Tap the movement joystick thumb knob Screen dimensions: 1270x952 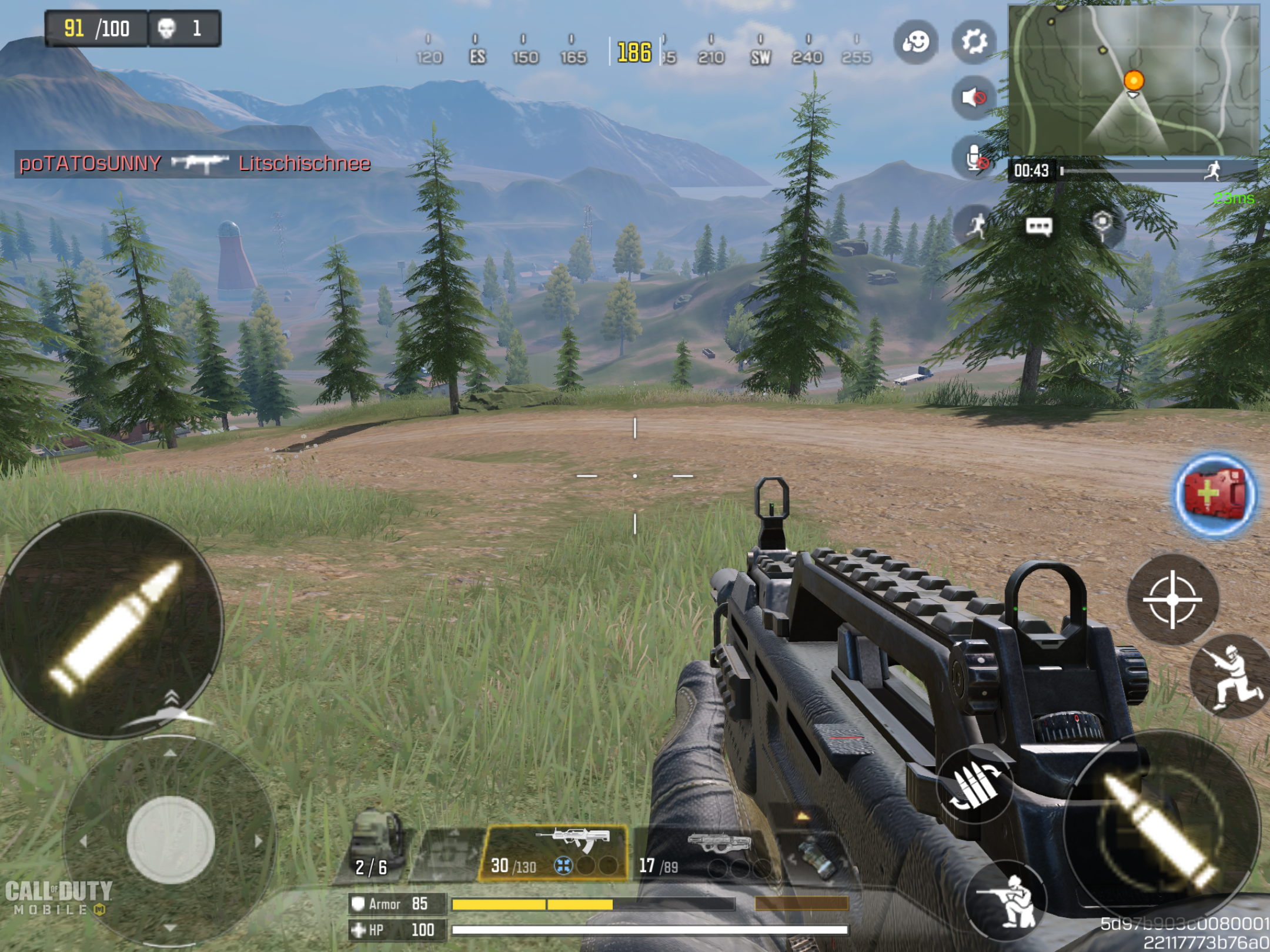(171, 840)
